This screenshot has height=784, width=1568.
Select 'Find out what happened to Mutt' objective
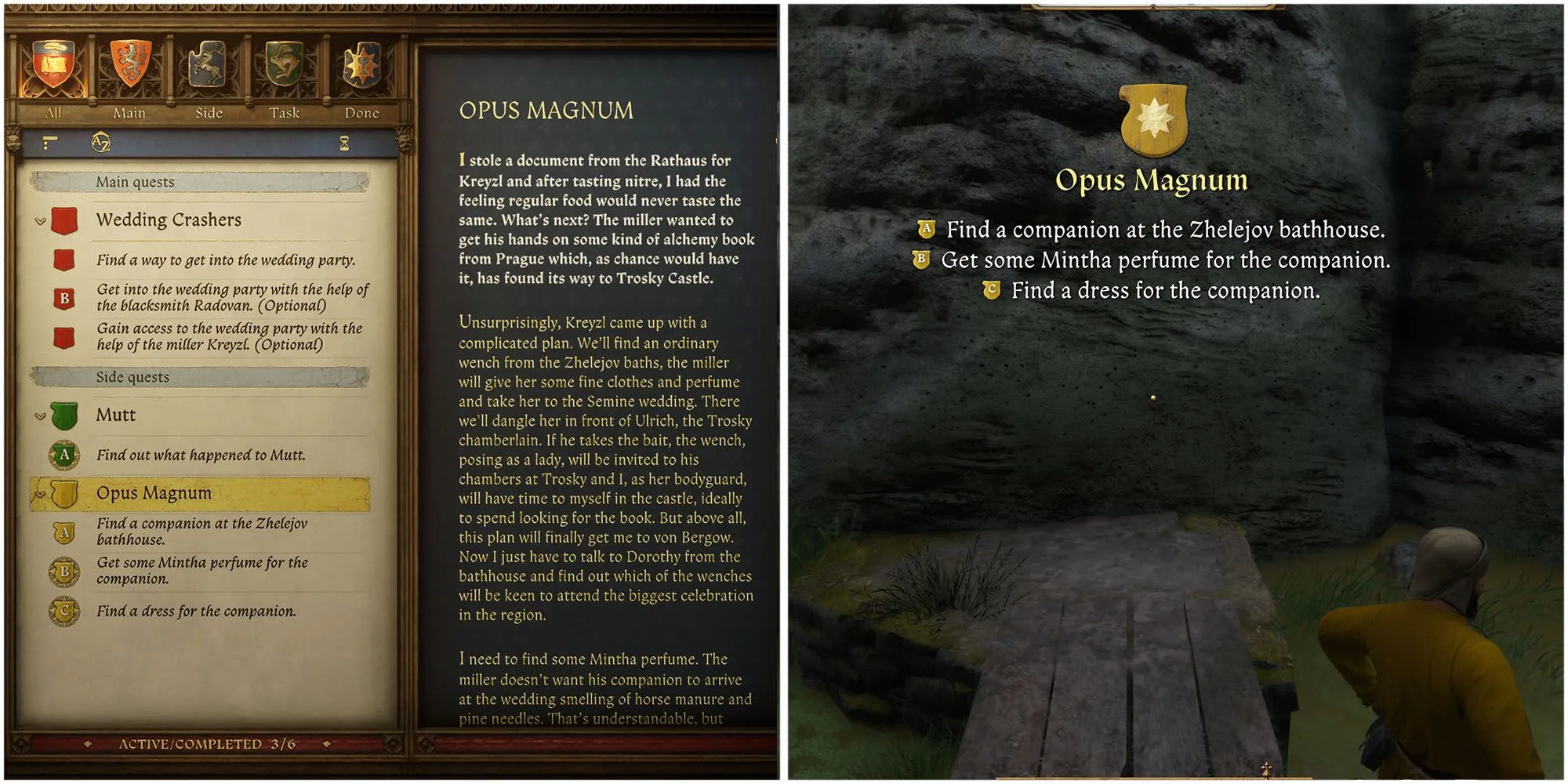201,455
